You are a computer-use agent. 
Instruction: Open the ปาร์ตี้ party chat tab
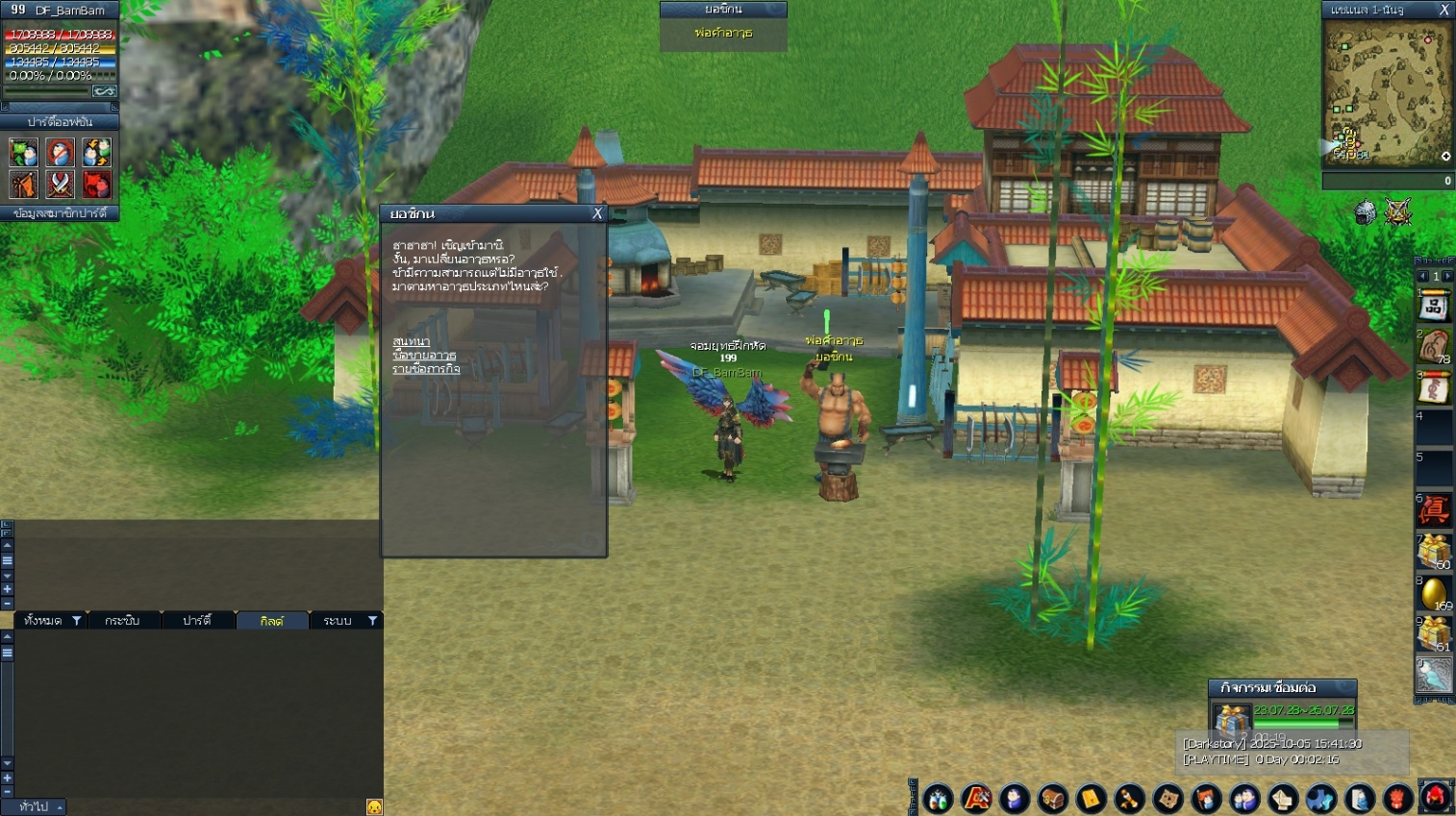[x=197, y=621]
